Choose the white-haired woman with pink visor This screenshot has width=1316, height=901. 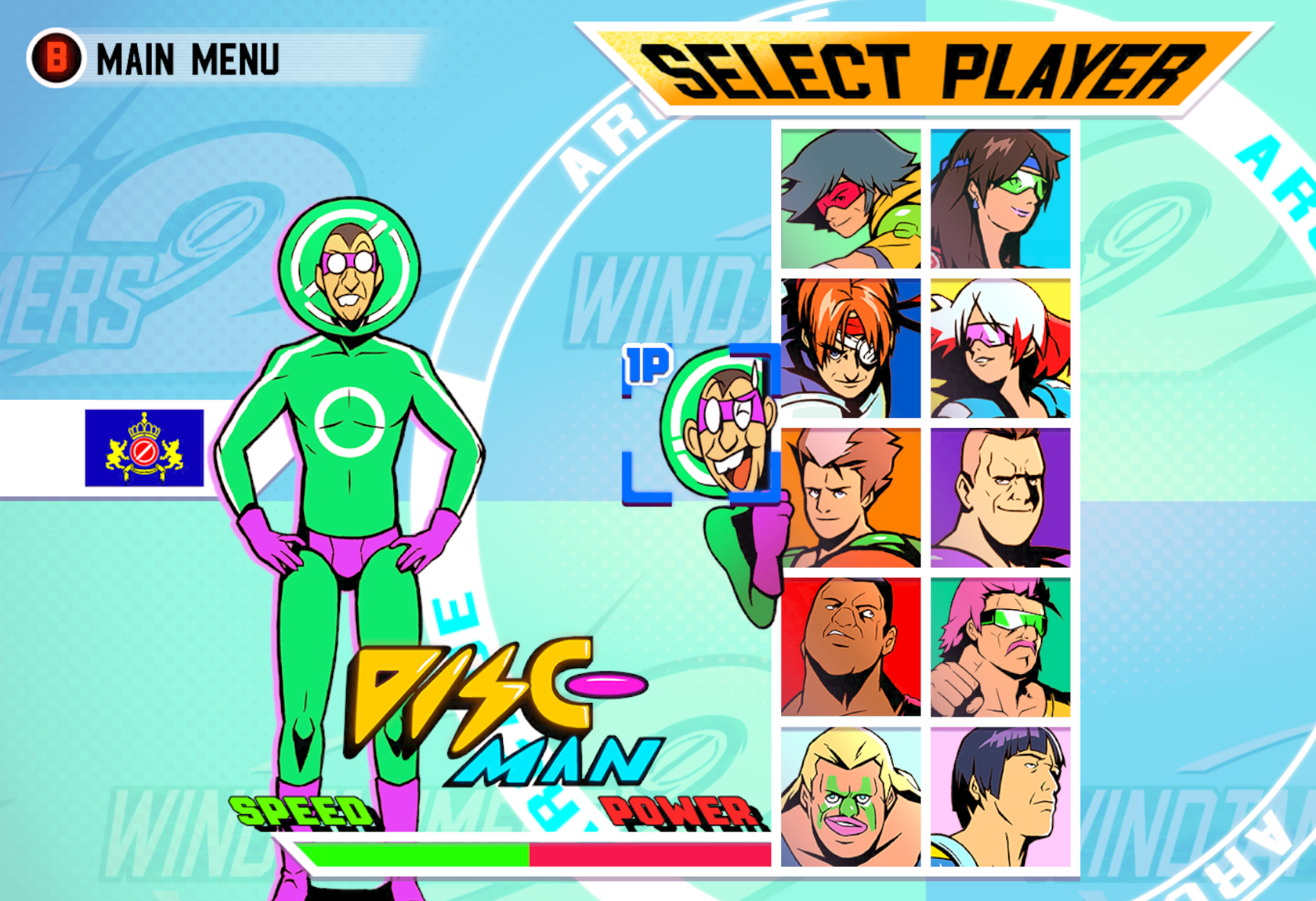(1000, 347)
